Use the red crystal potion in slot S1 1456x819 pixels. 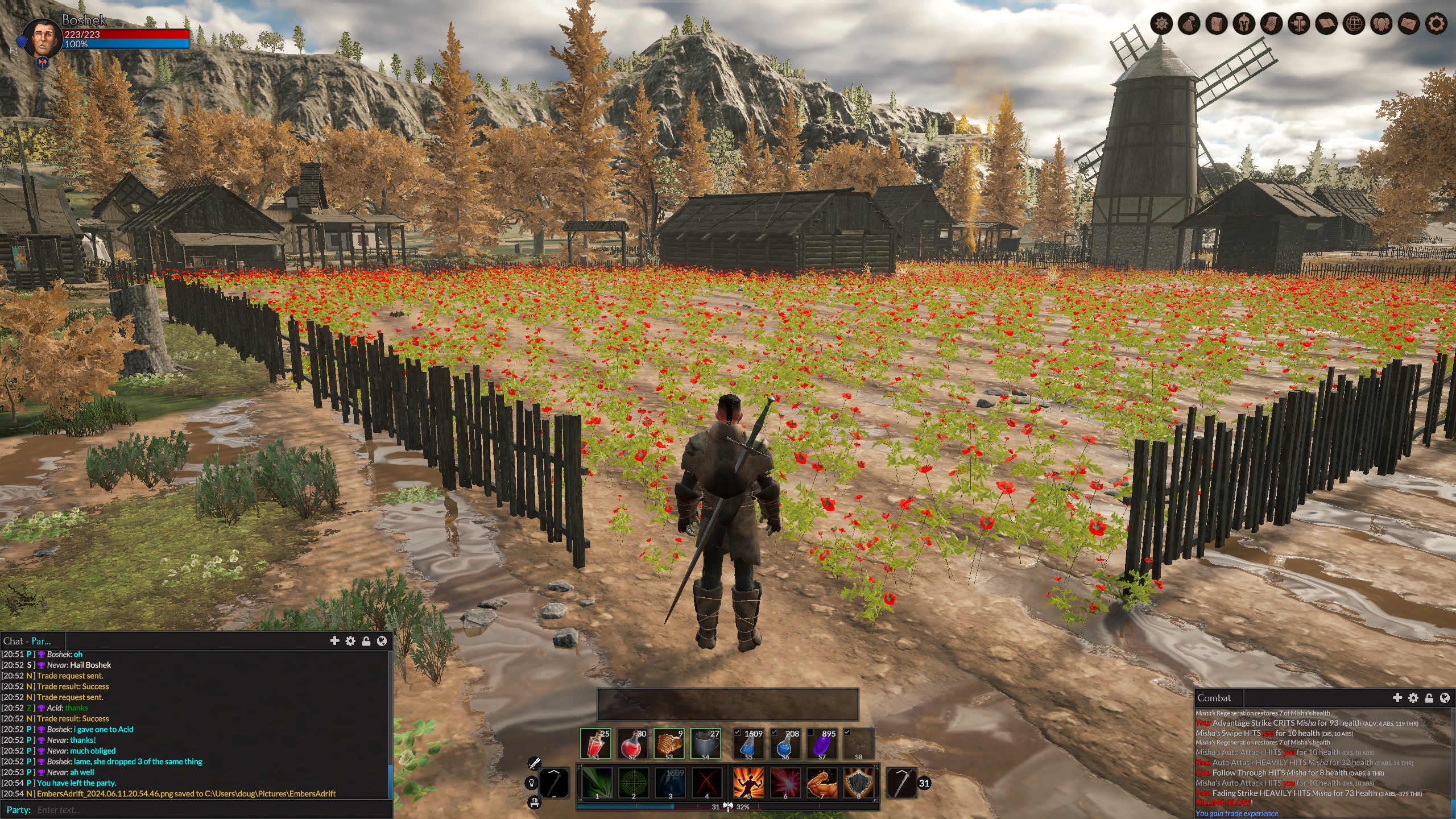pyautogui.click(x=595, y=743)
